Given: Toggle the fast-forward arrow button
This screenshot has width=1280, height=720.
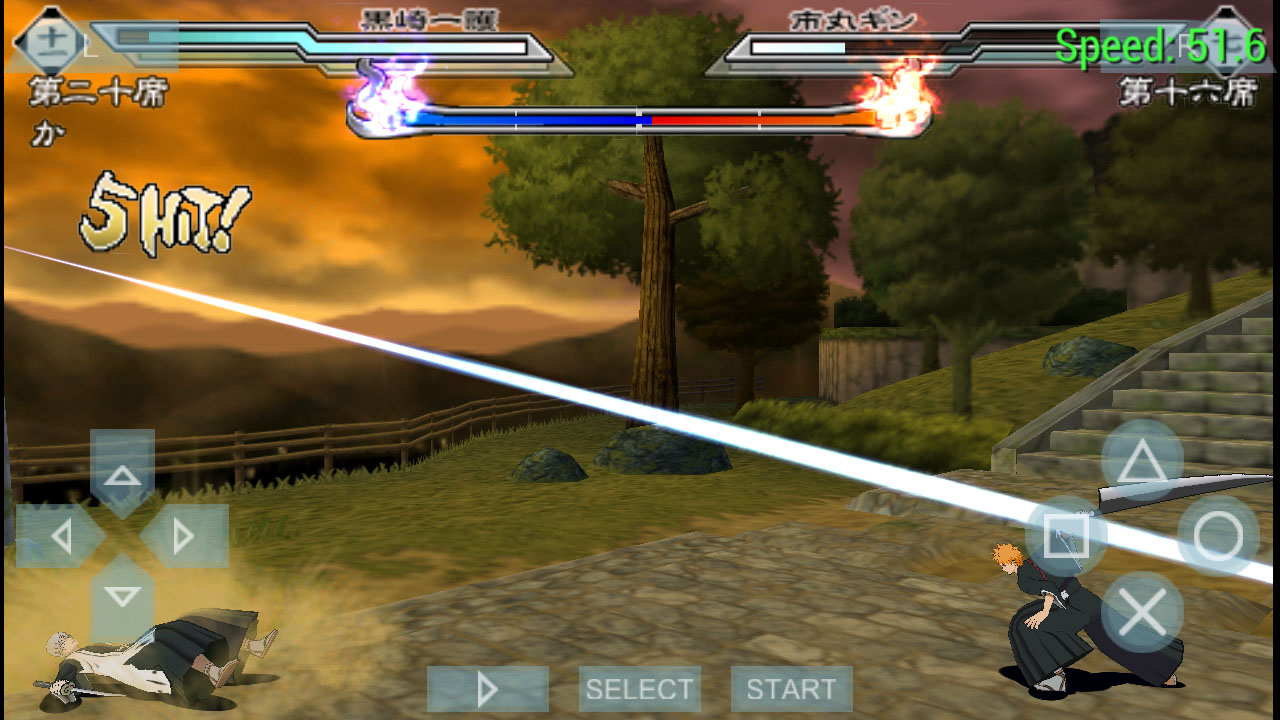Looking at the screenshot, I should (x=487, y=689).
